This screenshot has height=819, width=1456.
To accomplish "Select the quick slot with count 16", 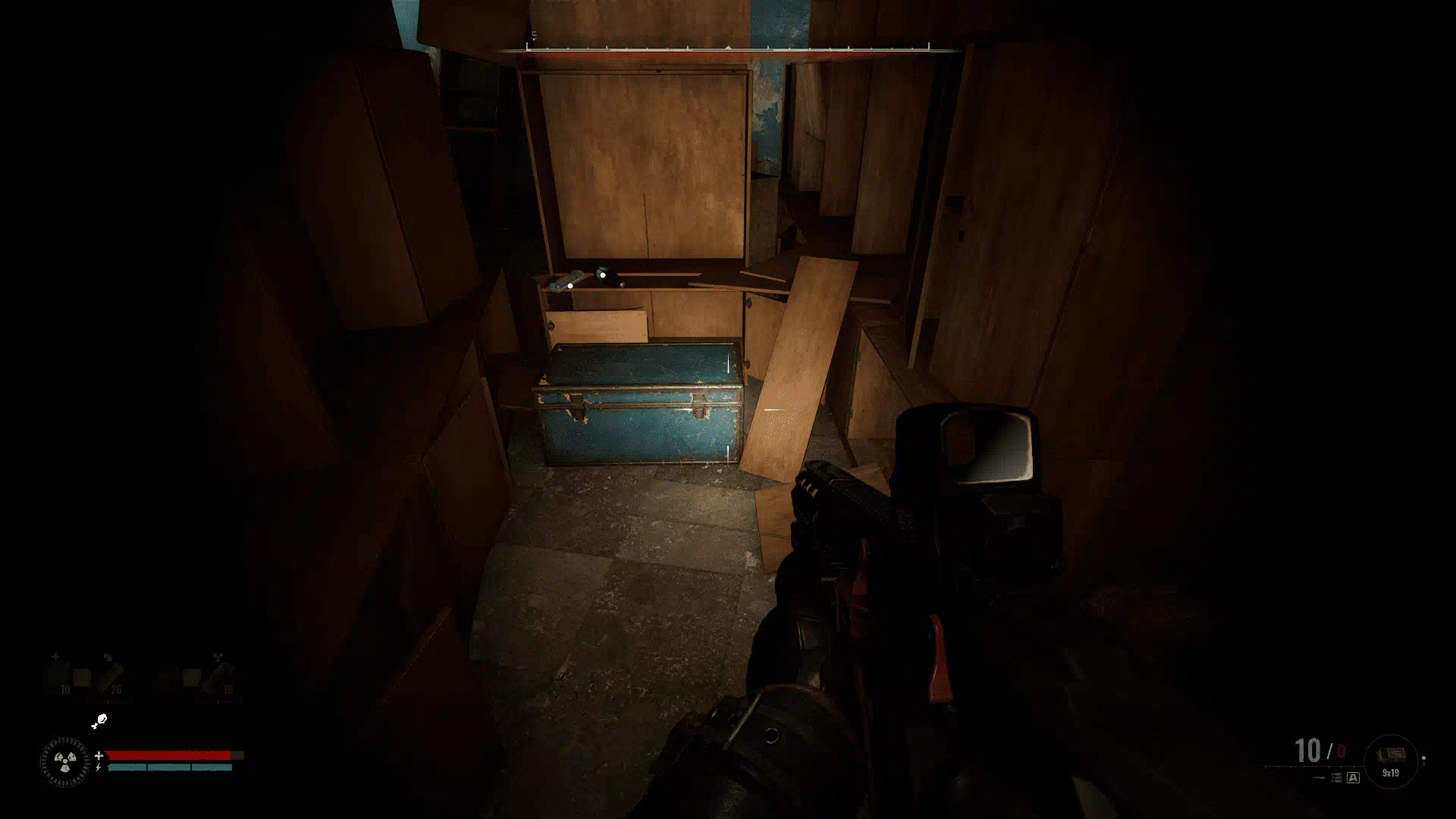I will [x=220, y=676].
